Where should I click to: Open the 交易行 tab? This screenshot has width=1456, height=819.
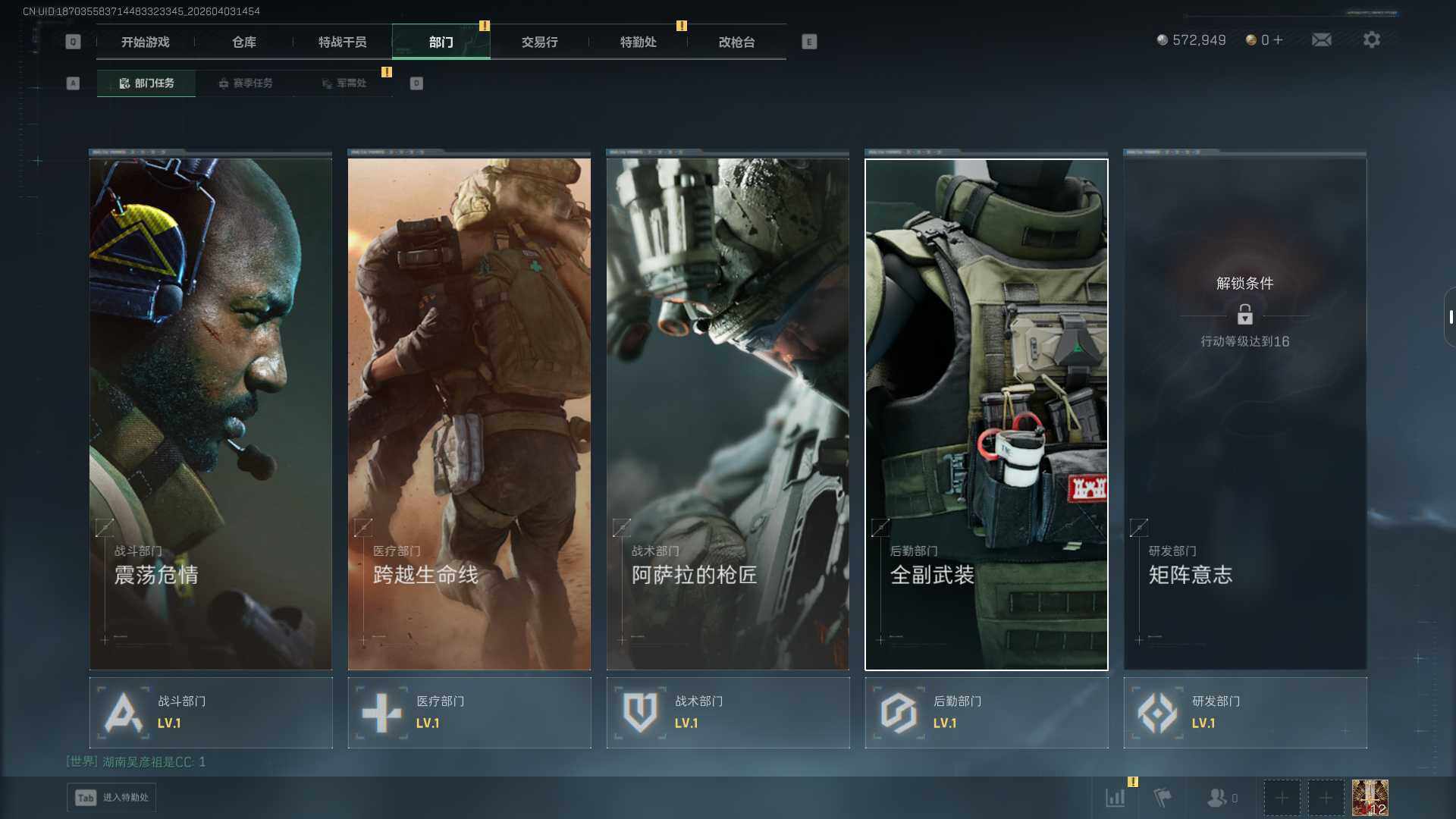pyautogui.click(x=539, y=42)
